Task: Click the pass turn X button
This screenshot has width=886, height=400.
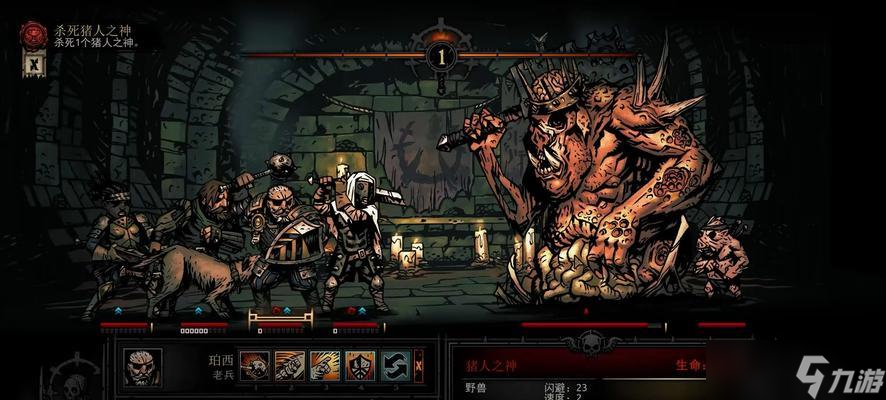Action: [419, 366]
